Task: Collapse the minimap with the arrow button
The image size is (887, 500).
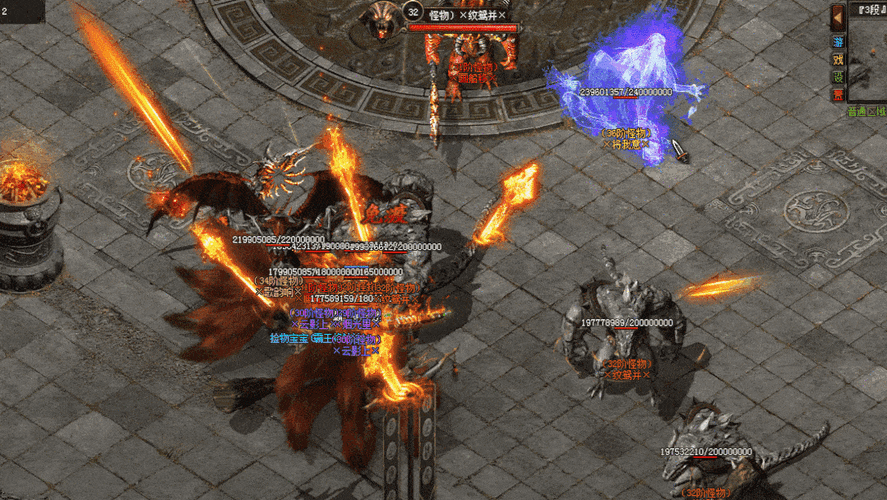Action: click(838, 16)
